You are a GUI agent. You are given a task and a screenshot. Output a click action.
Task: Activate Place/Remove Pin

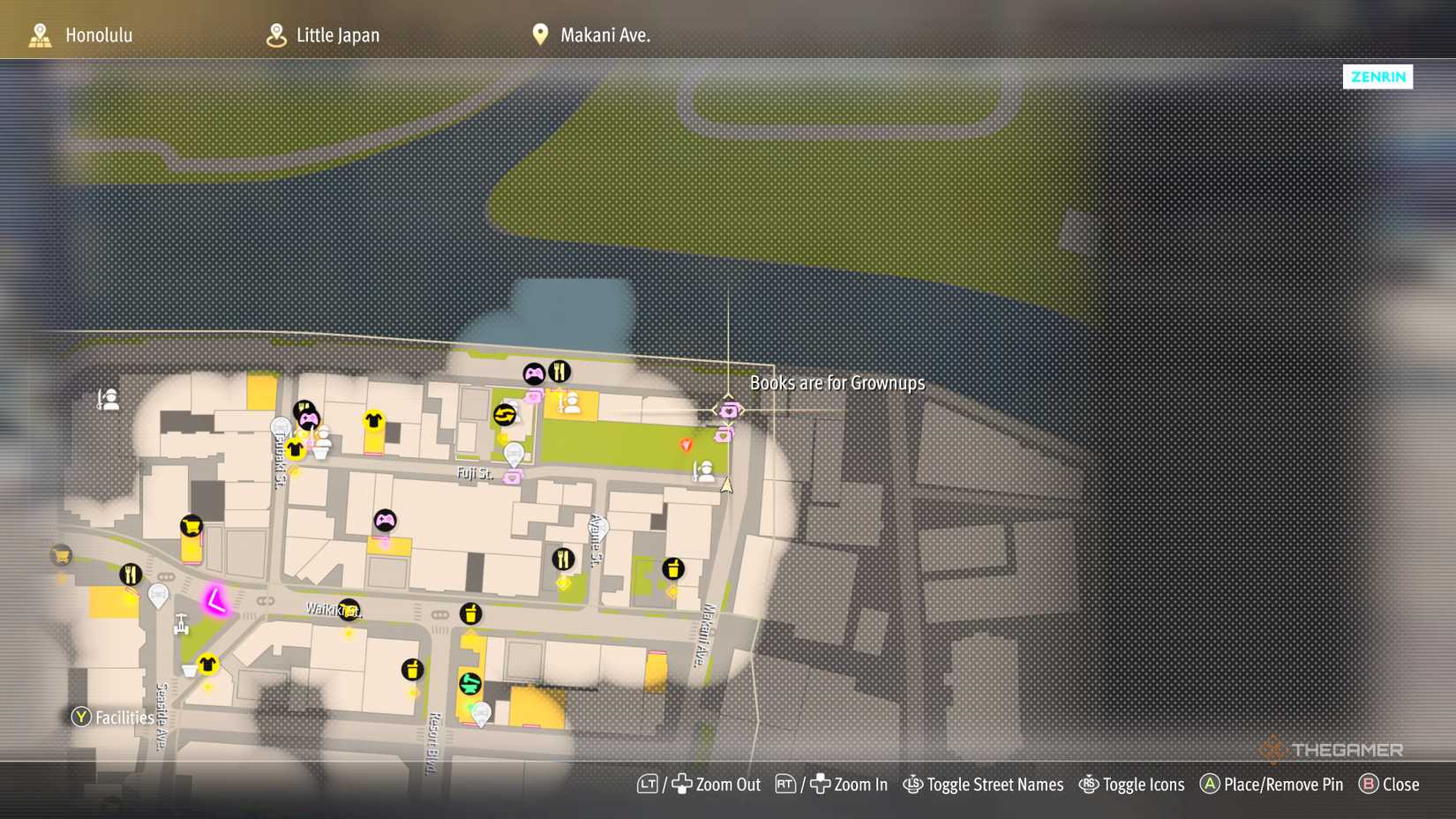(x=1271, y=785)
